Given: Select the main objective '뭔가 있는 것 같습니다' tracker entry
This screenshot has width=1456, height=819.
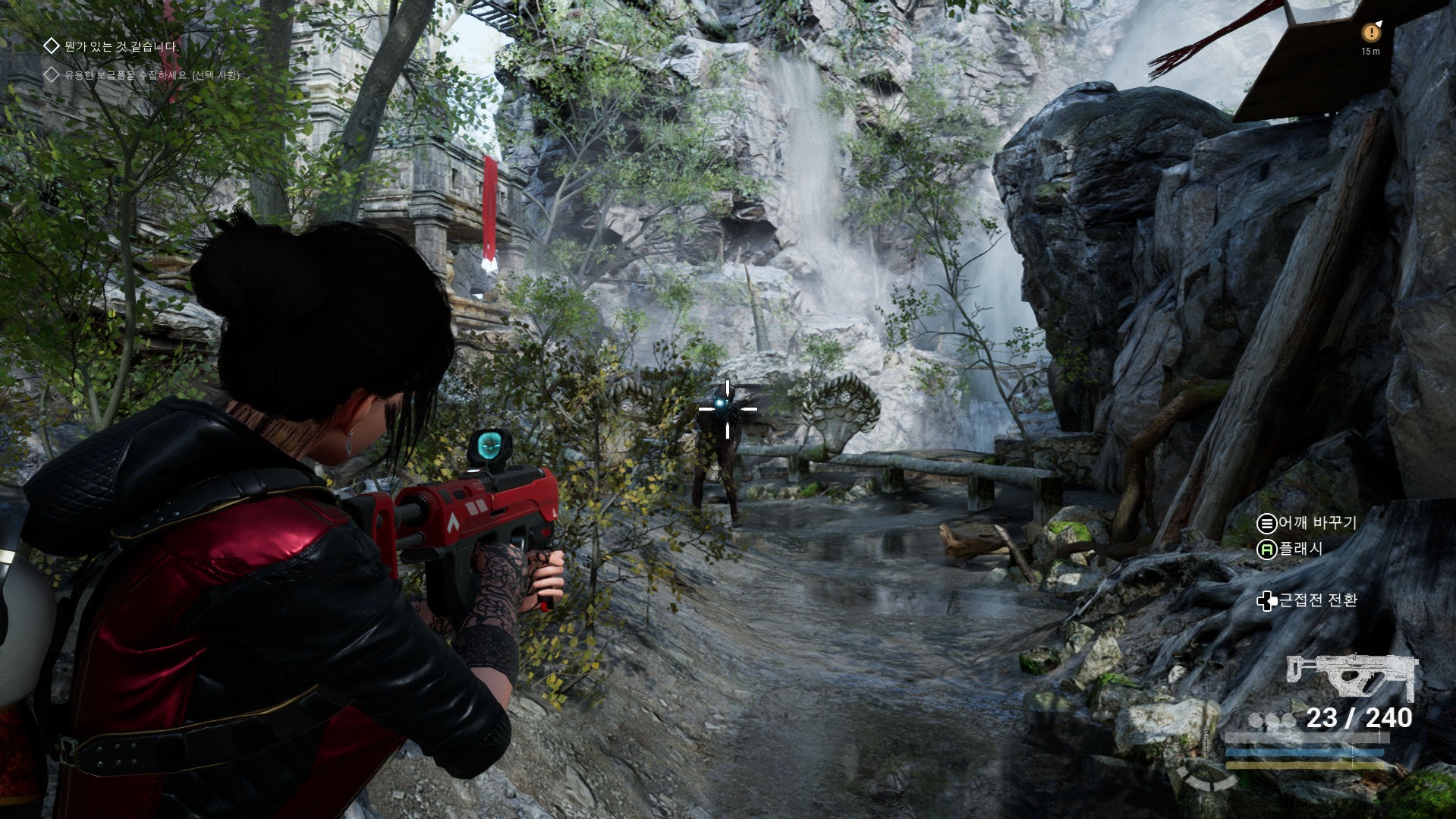Looking at the screenshot, I should pyautogui.click(x=121, y=46).
